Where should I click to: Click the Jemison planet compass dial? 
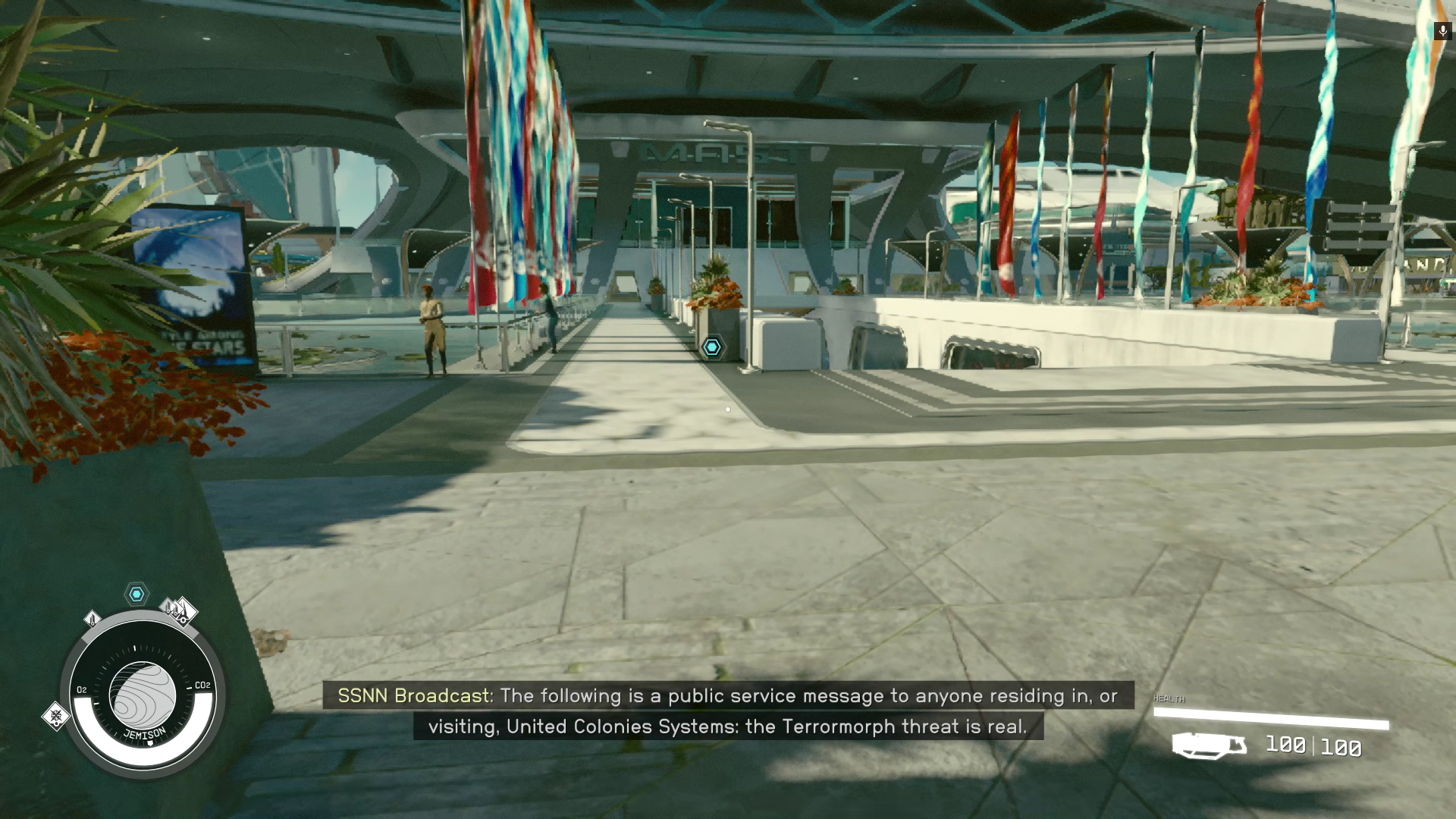pos(143,695)
